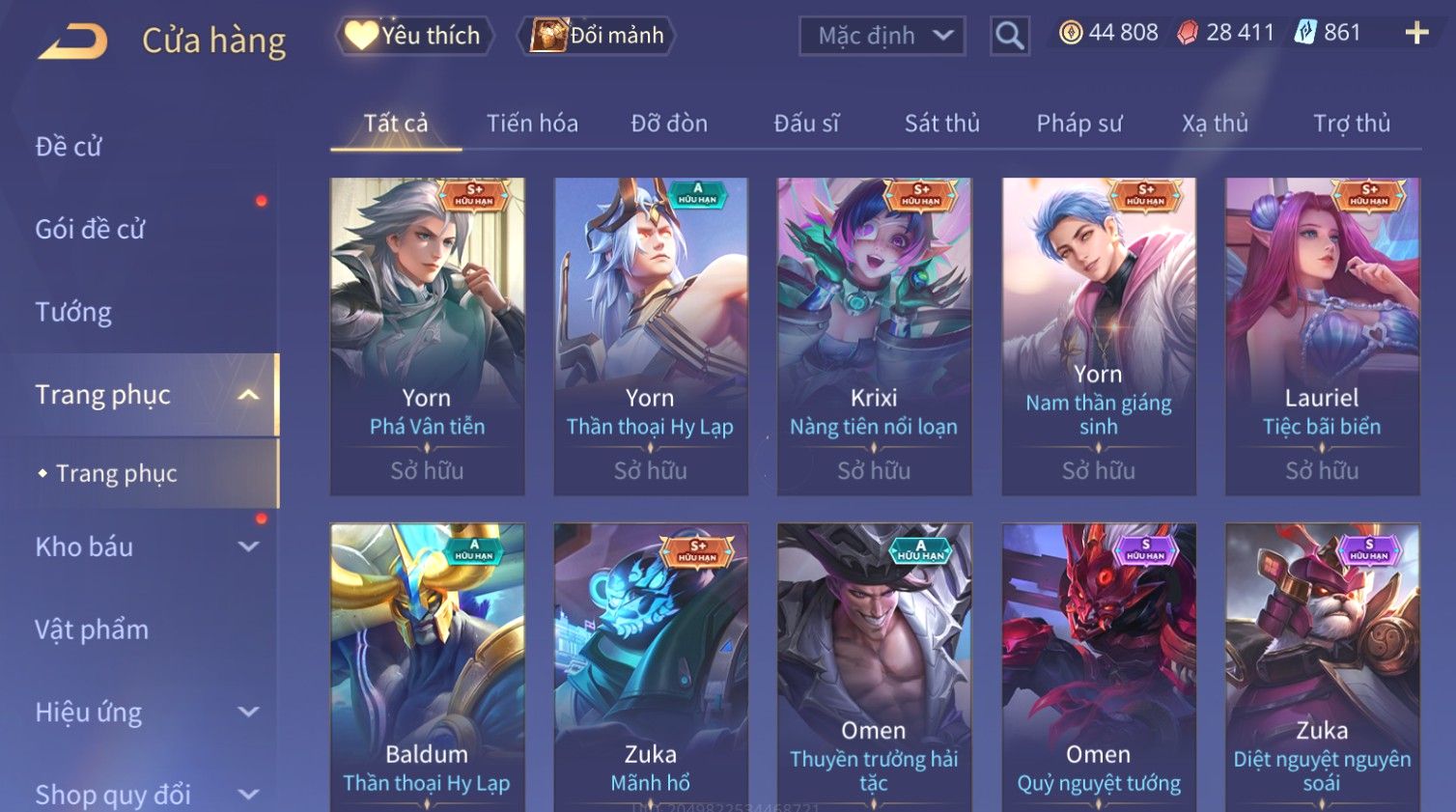The image size is (1456, 812).
Task: Select the Đấu sĩ category tab
Action: [x=806, y=124]
